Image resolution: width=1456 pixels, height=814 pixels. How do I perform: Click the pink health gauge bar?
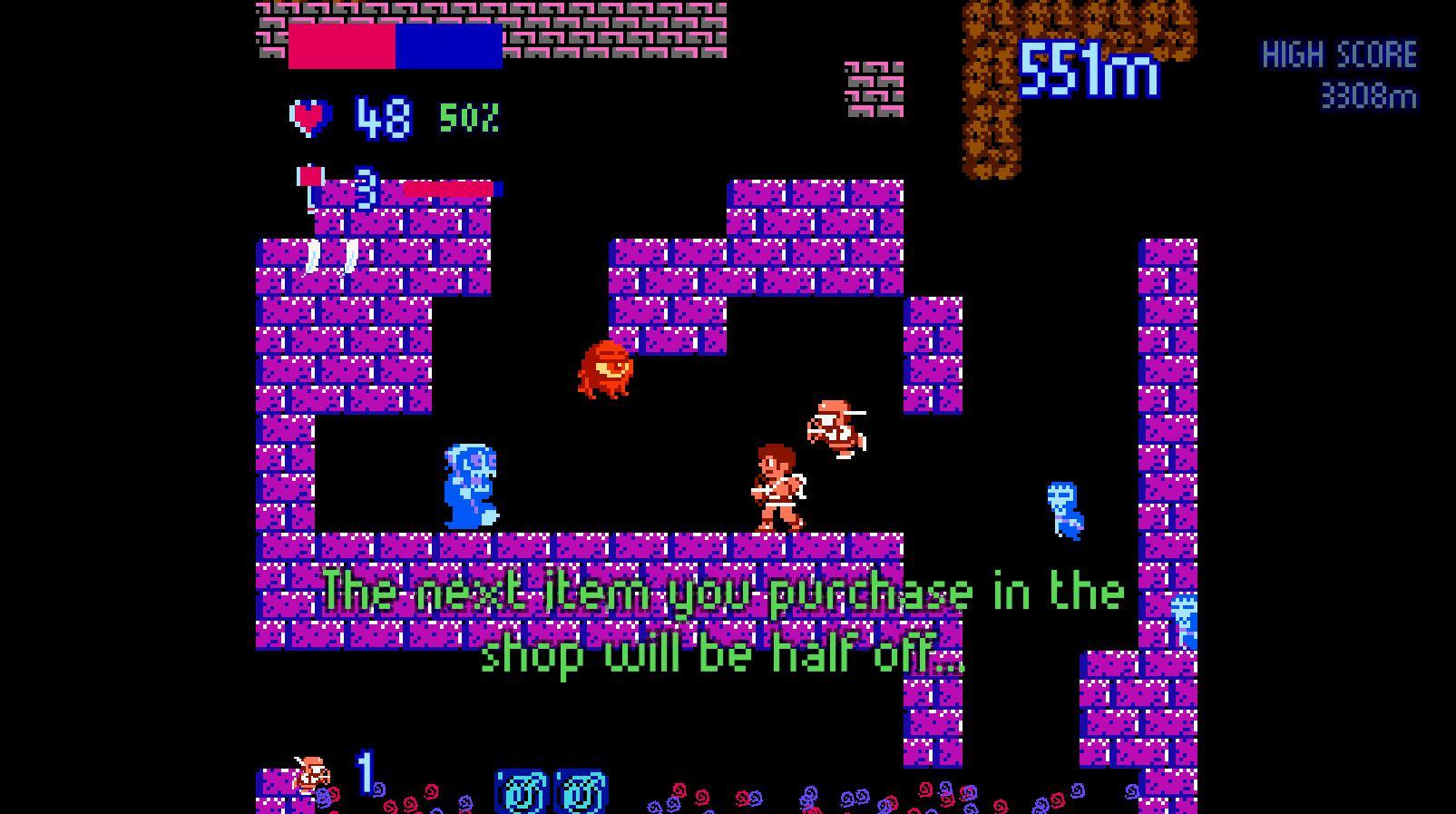(x=449, y=189)
